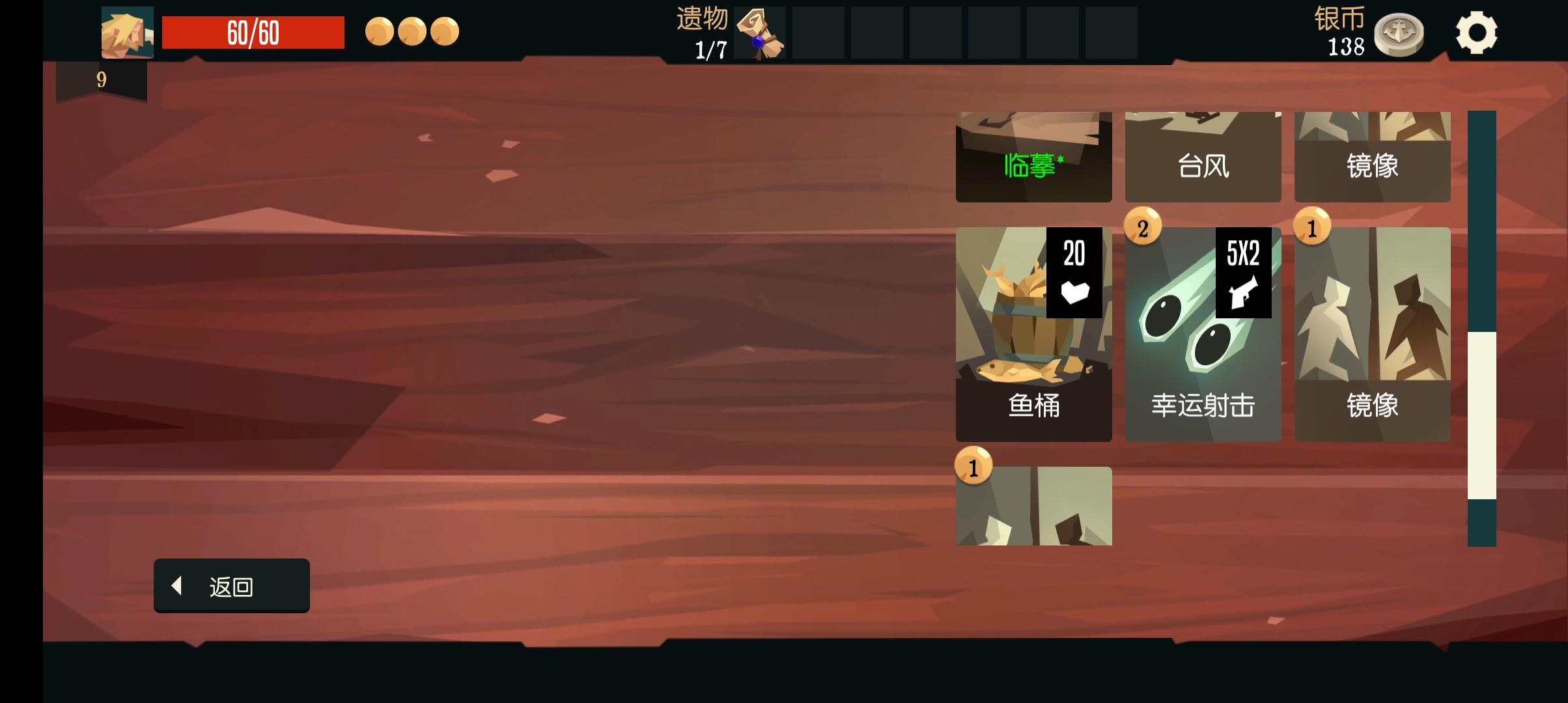Open the top-right 镜像 card
Image resolution: width=1568 pixels, height=703 pixels.
click(1373, 156)
